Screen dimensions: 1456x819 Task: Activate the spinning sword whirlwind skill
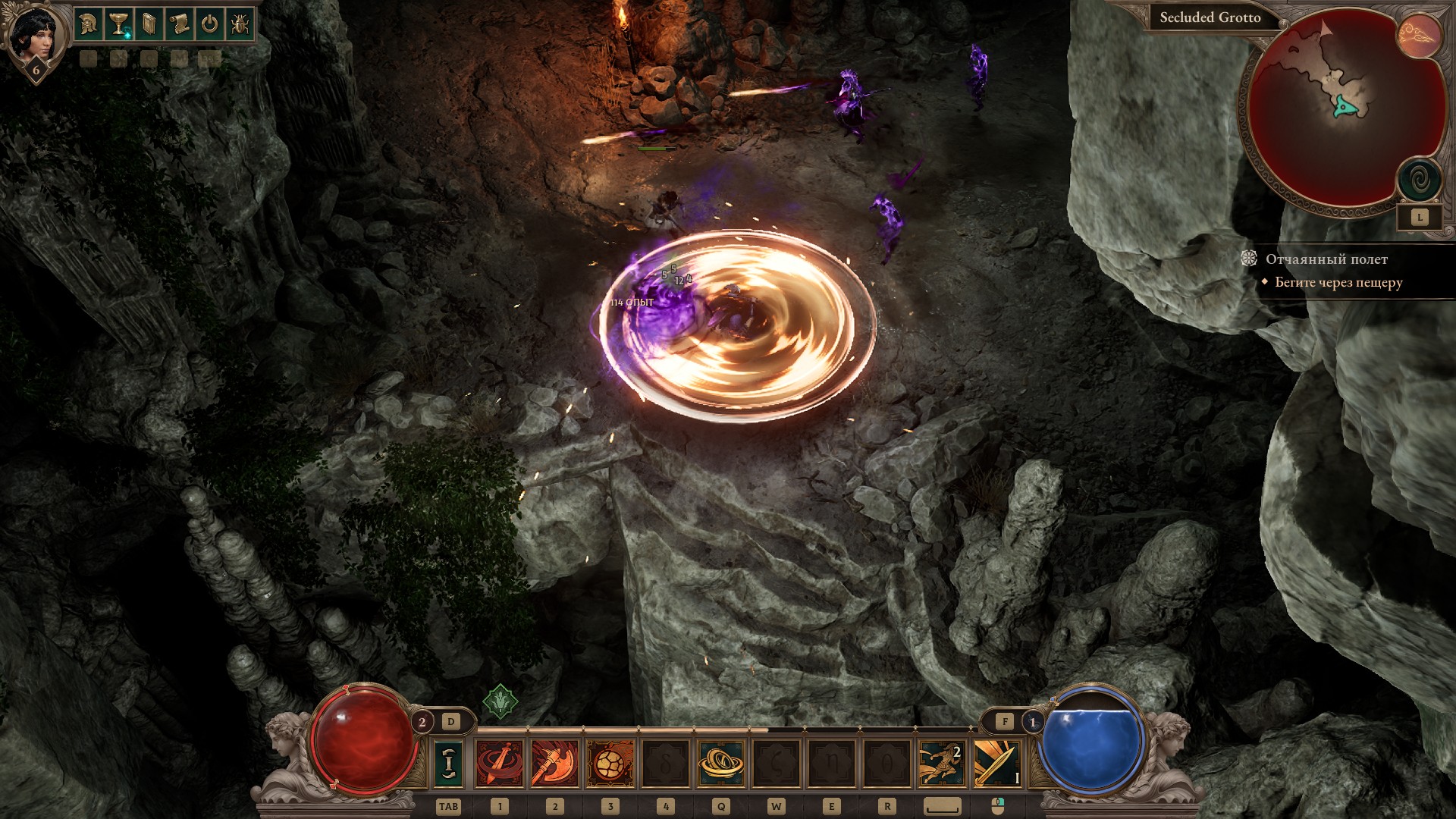coord(499,763)
